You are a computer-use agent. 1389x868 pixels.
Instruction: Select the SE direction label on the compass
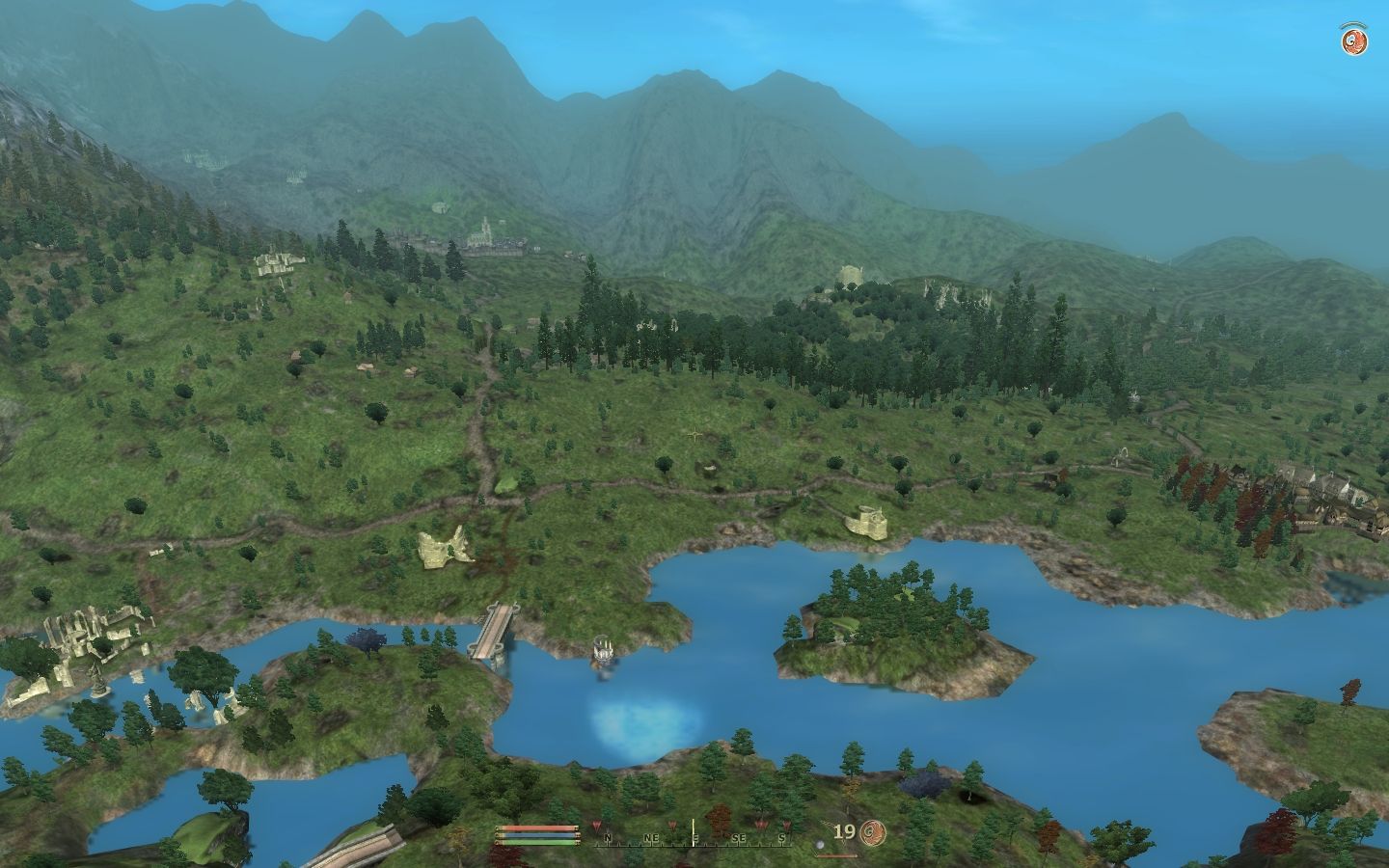pos(738,837)
